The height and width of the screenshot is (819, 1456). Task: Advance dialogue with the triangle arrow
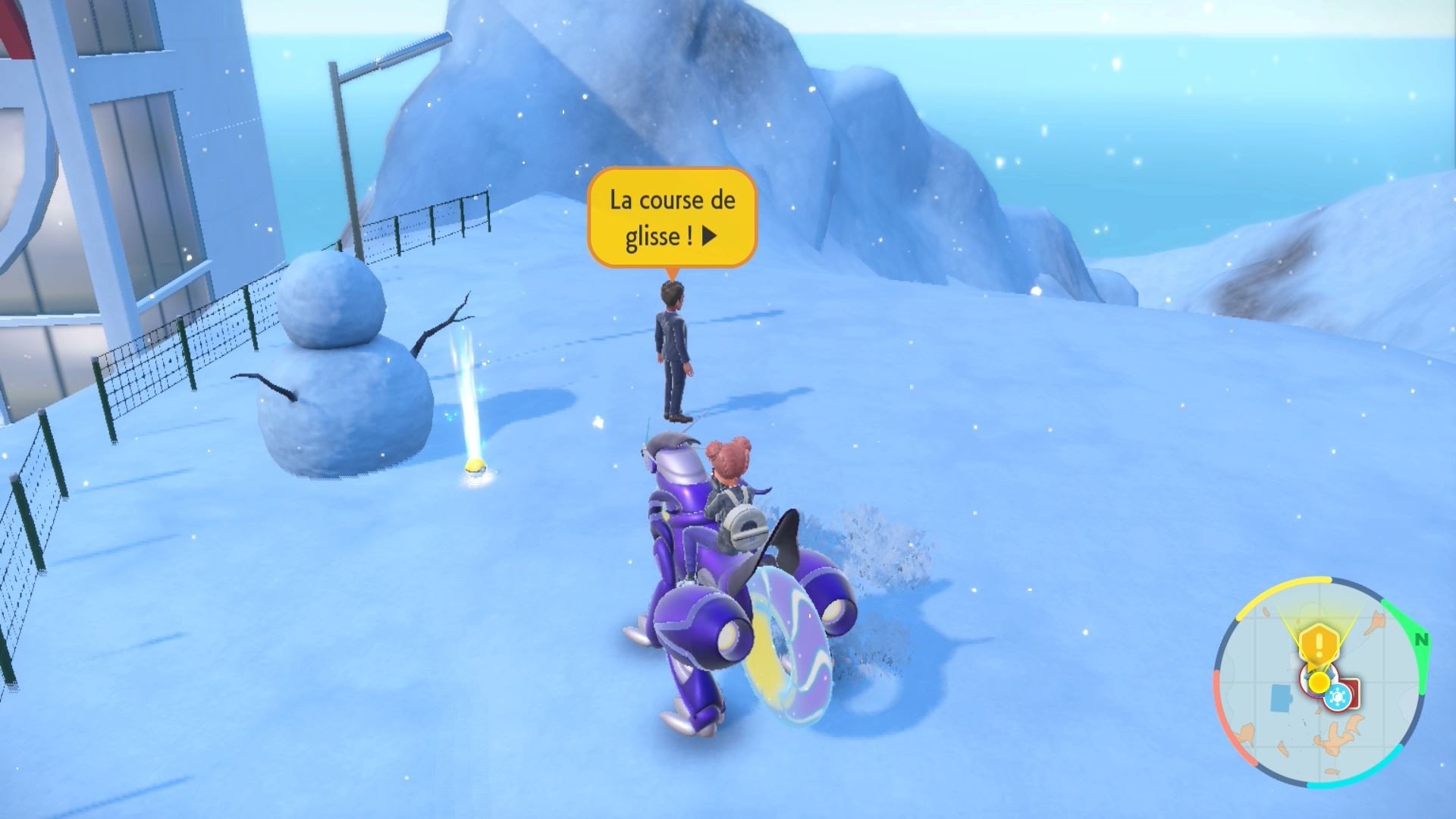click(707, 235)
